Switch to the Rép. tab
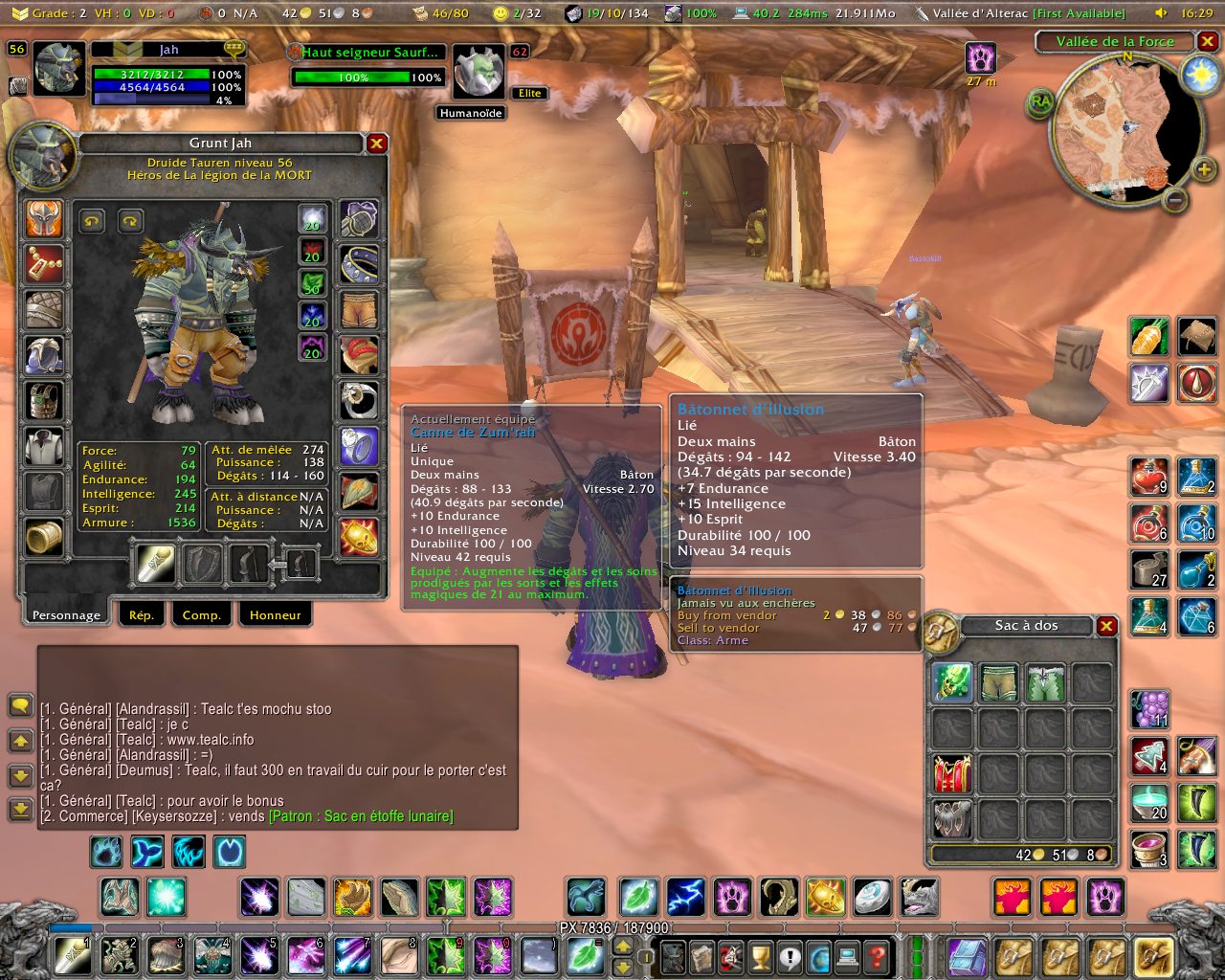 (x=141, y=614)
